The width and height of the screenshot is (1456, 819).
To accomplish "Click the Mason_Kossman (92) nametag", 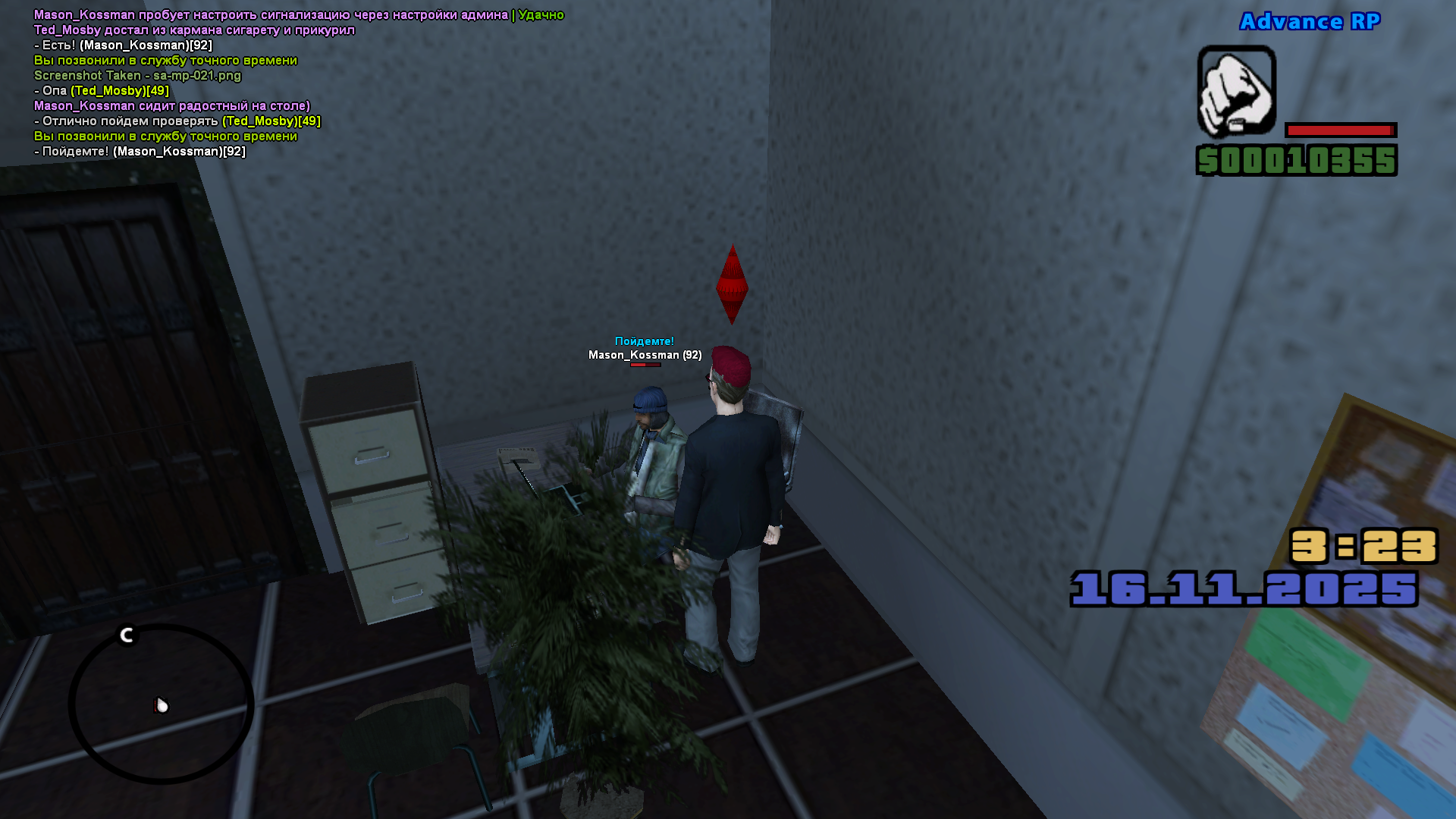I will click(x=645, y=354).
